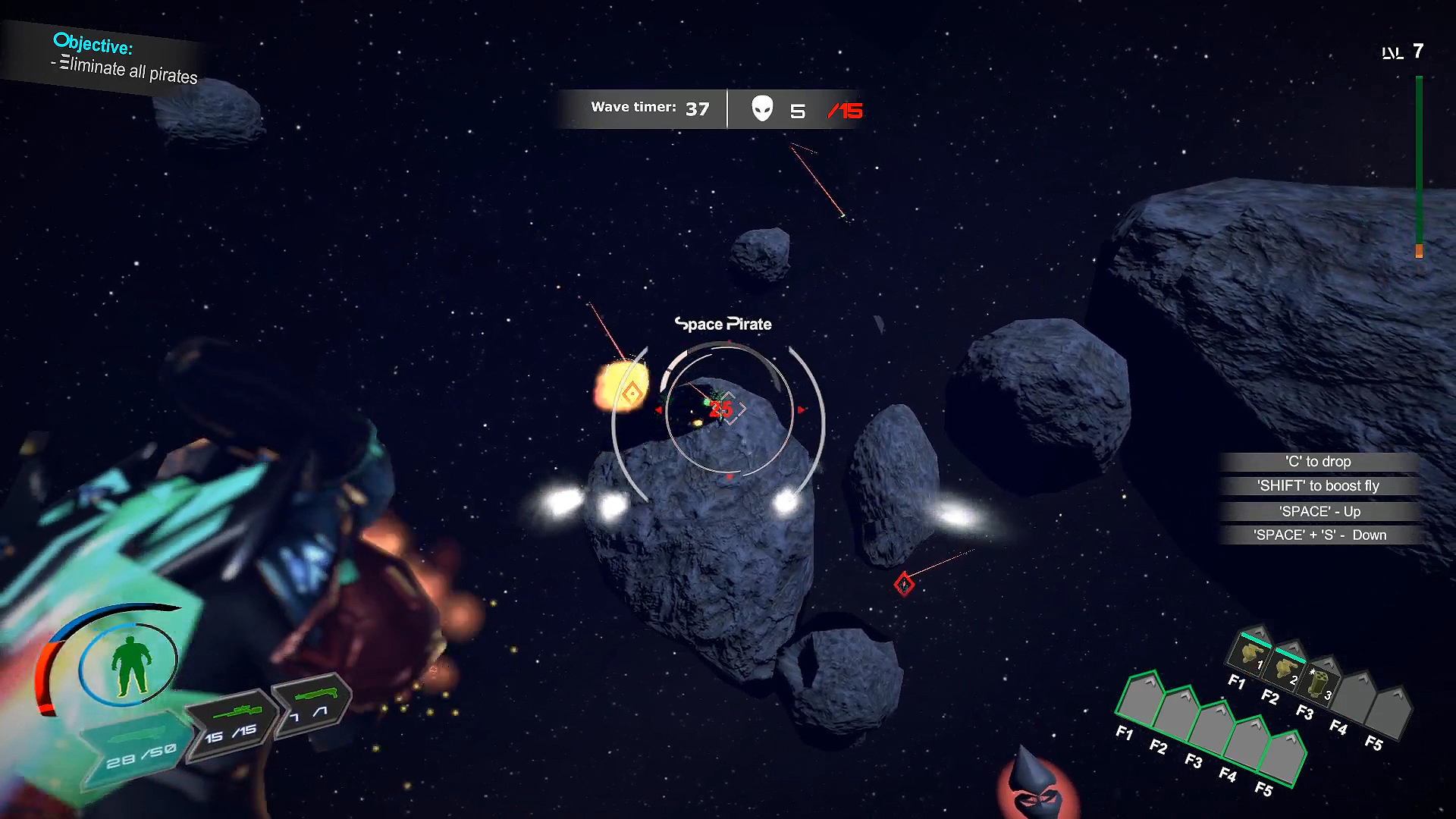Image resolution: width=1456 pixels, height=819 pixels.
Task: Click the alien skull kill counter icon
Action: [762, 109]
